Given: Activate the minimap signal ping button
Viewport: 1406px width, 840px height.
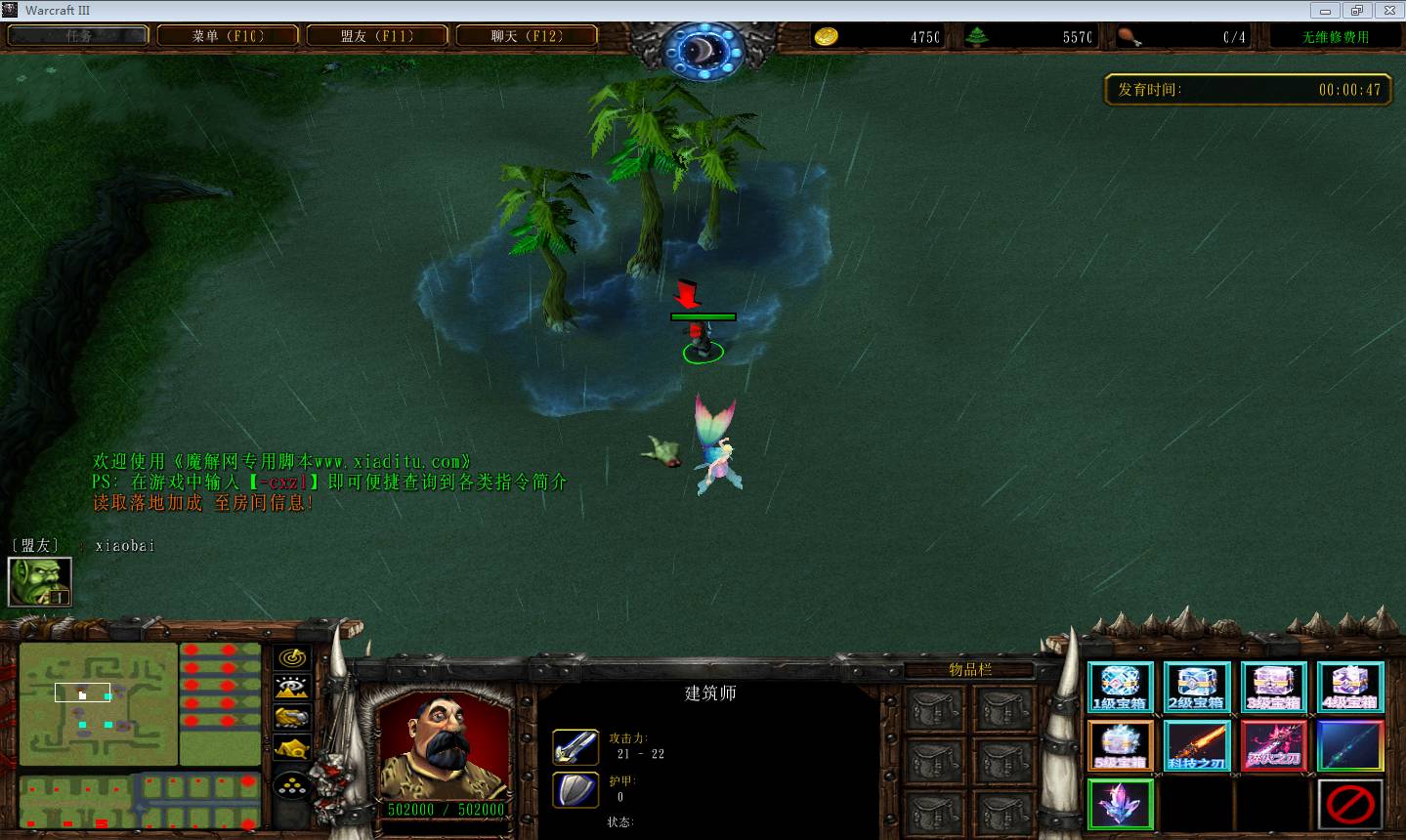Looking at the screenshot, I should (x=292, y=657).
